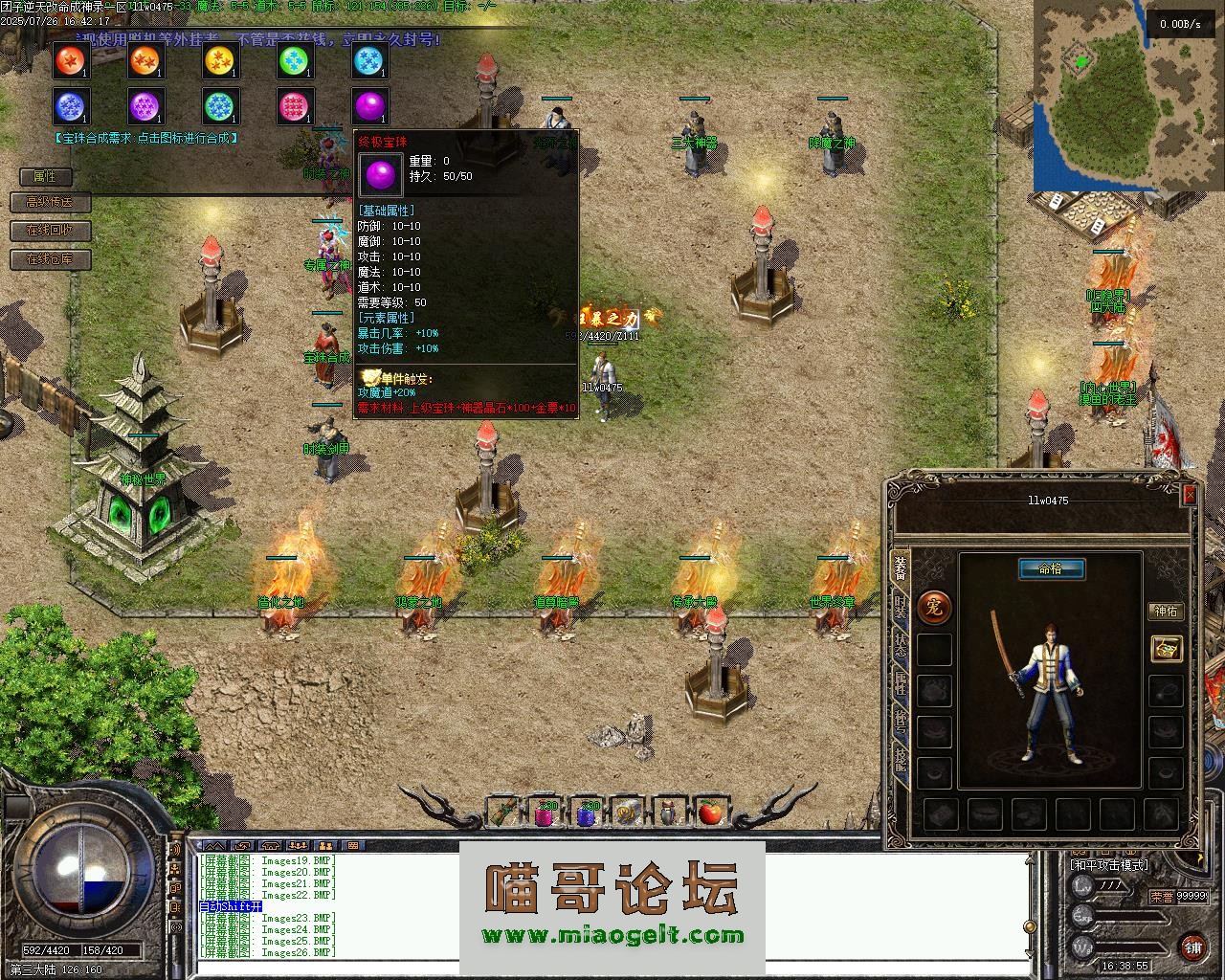
Task: Open the round 铺 shop button
Action: pos(1192,947)
